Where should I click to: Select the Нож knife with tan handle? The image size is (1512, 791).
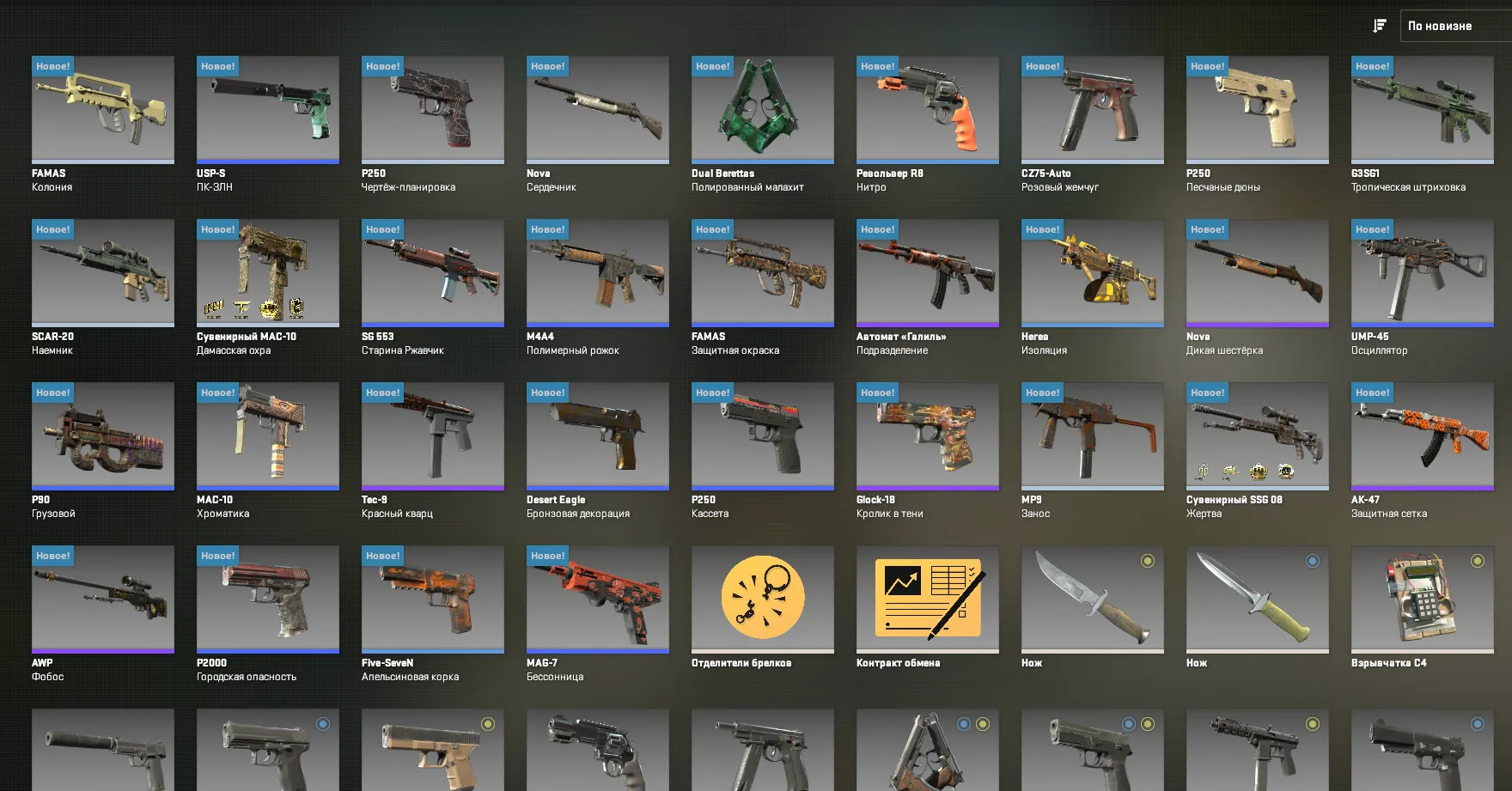1257,599
